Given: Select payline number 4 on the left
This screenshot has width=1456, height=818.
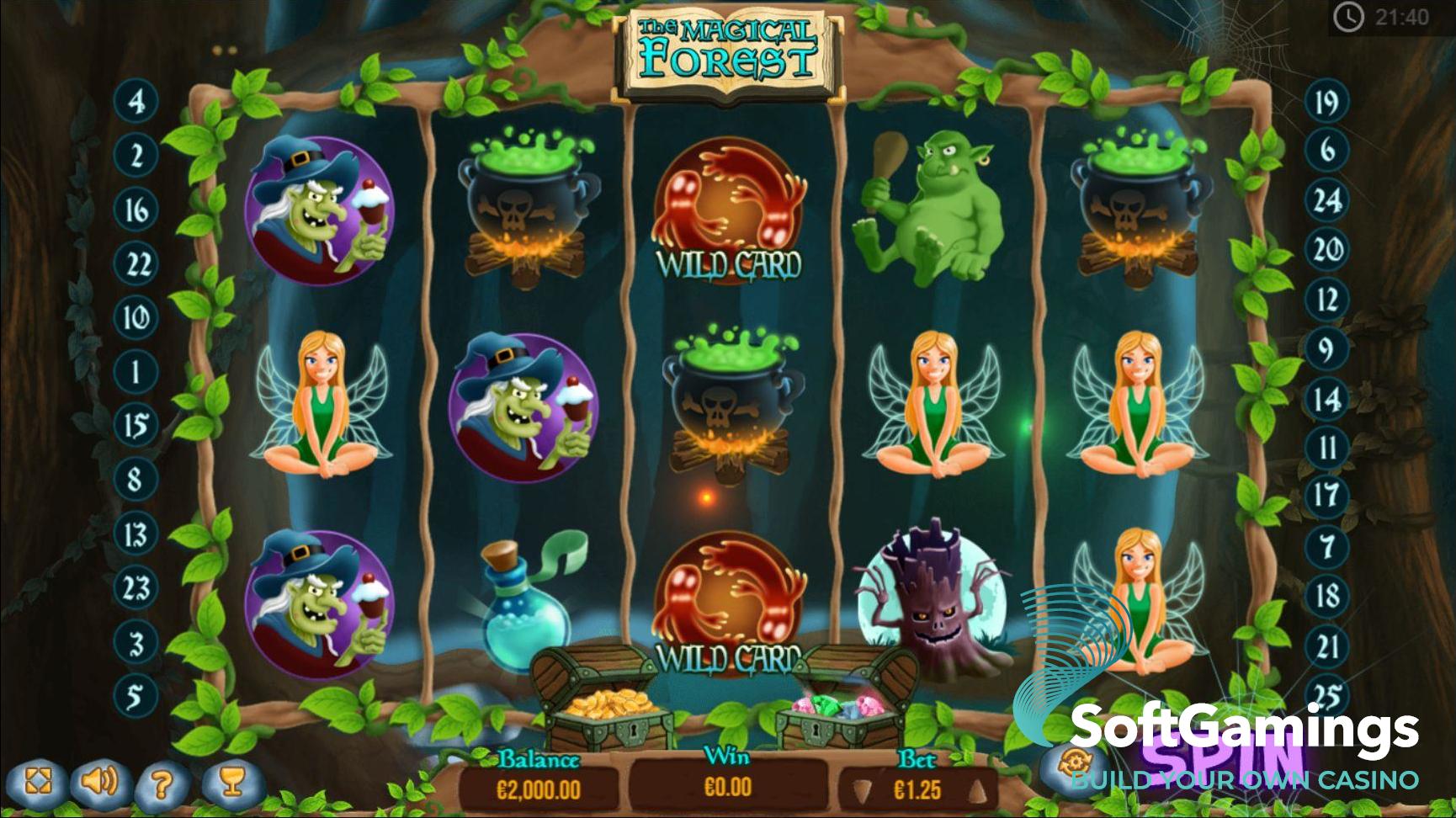Looking at the screenshot, I should (136, 102).
